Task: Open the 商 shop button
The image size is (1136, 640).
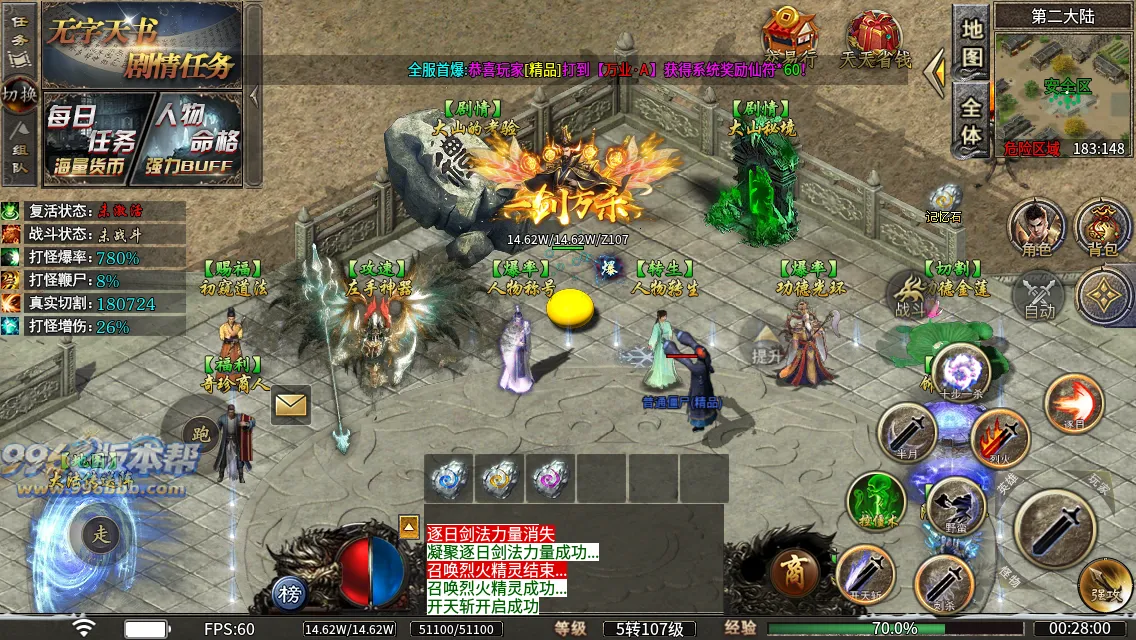Action: click(796, 573)
